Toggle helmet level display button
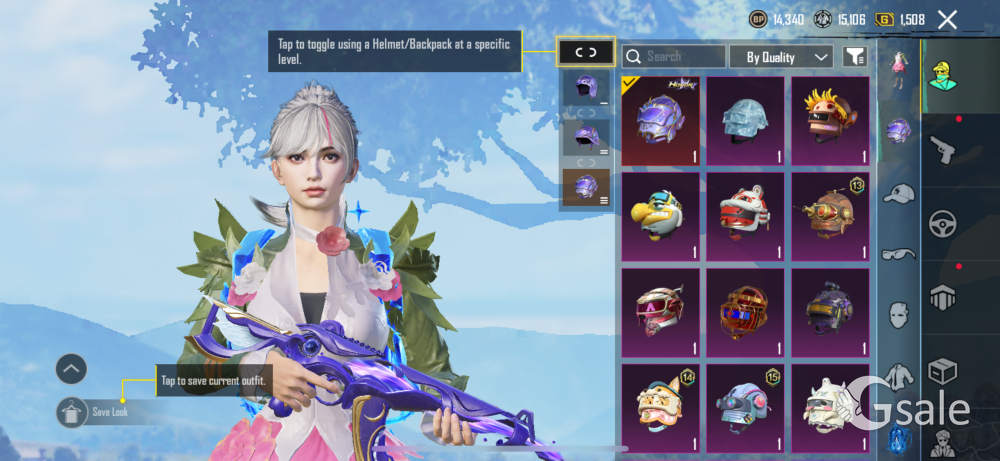This screenshot has height=461, width=1000. click(585, 52)
